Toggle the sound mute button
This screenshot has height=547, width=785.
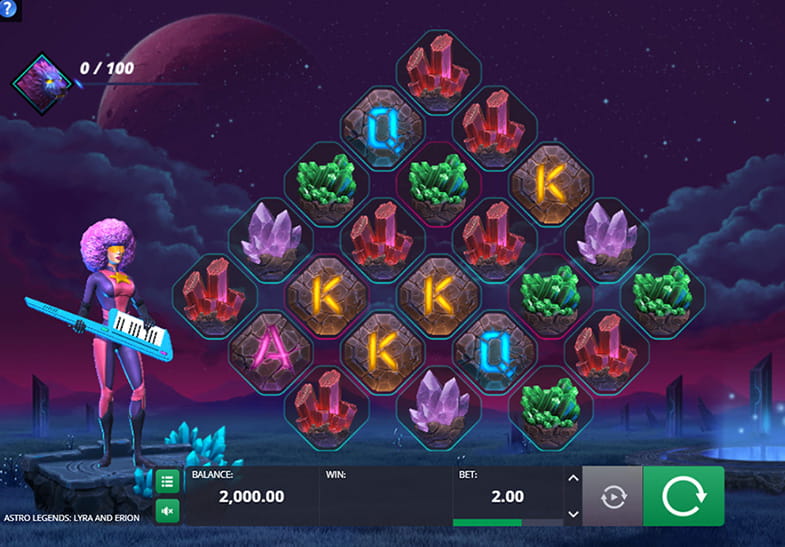(167, 512)
